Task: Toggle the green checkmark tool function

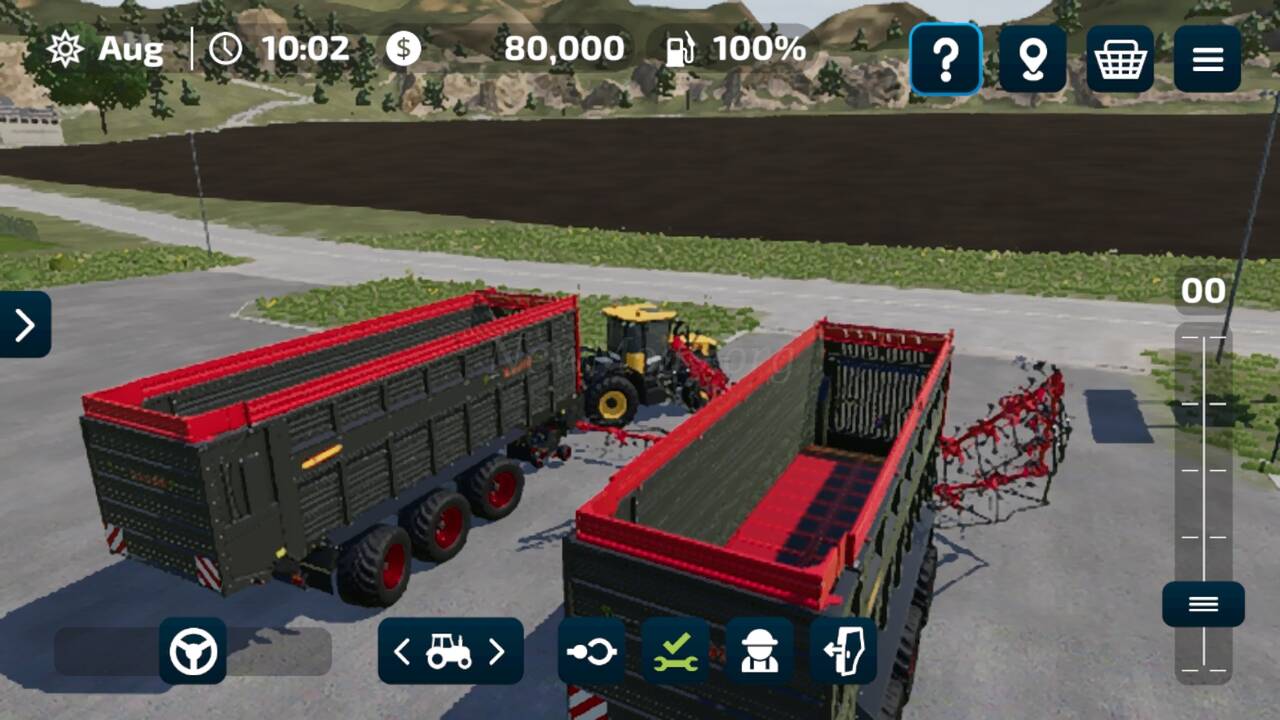Action: (675, 652)
